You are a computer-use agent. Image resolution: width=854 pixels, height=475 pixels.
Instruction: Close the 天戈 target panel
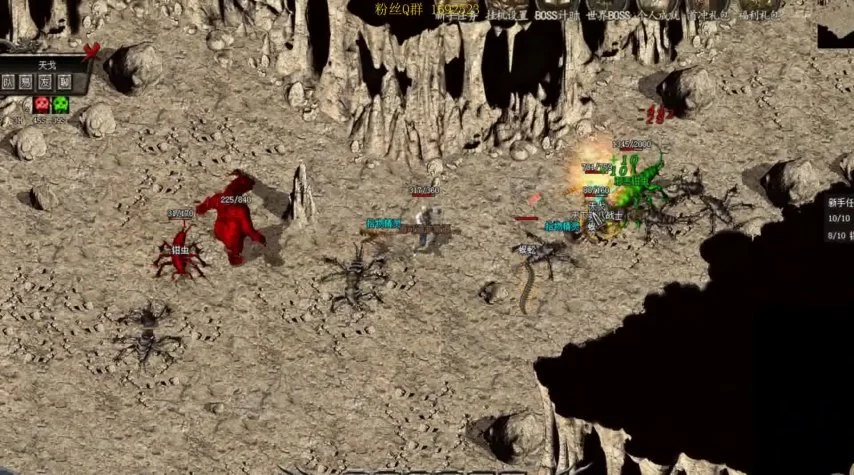(92, 51)
